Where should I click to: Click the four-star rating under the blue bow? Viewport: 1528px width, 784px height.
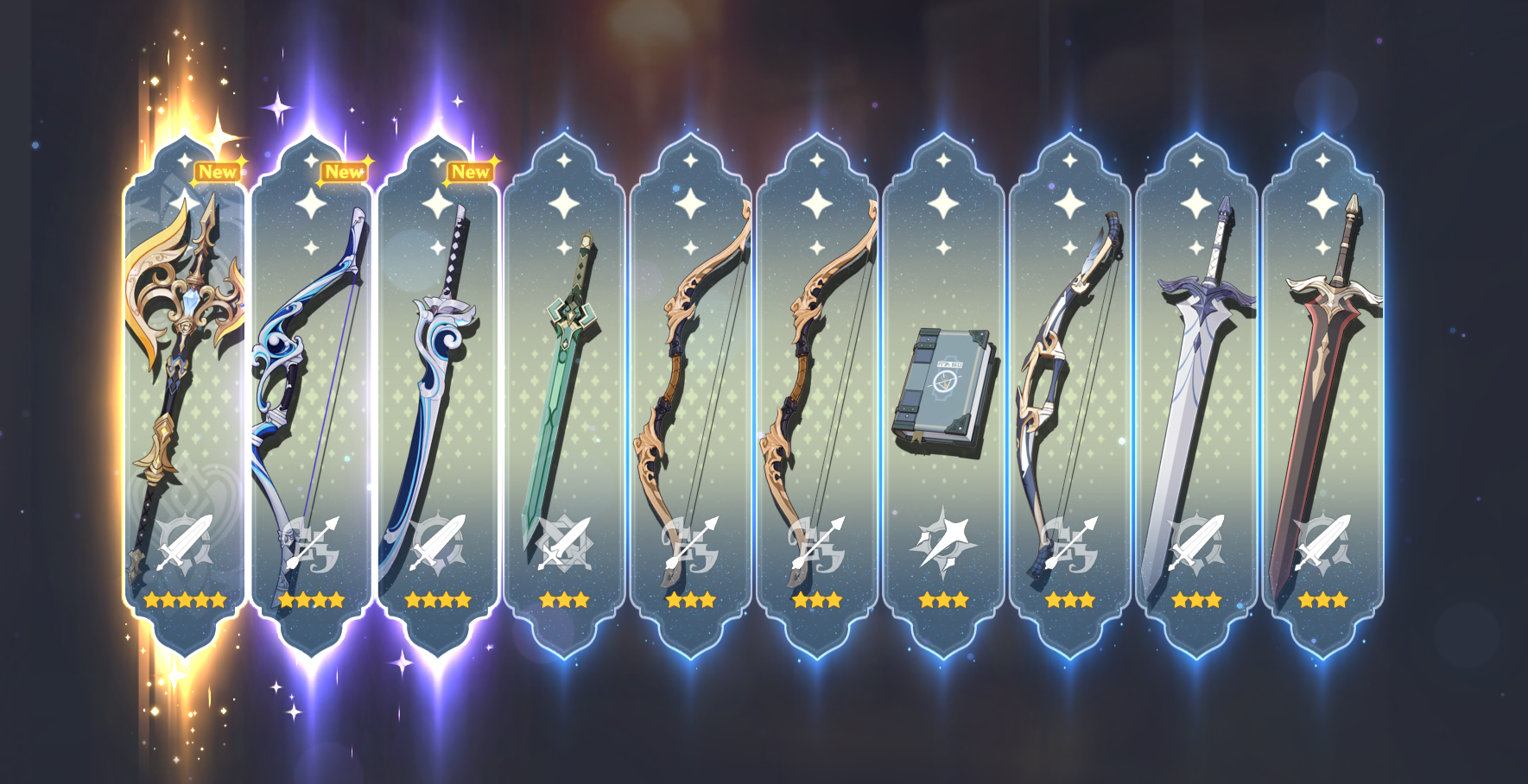(x=309, y=600)
